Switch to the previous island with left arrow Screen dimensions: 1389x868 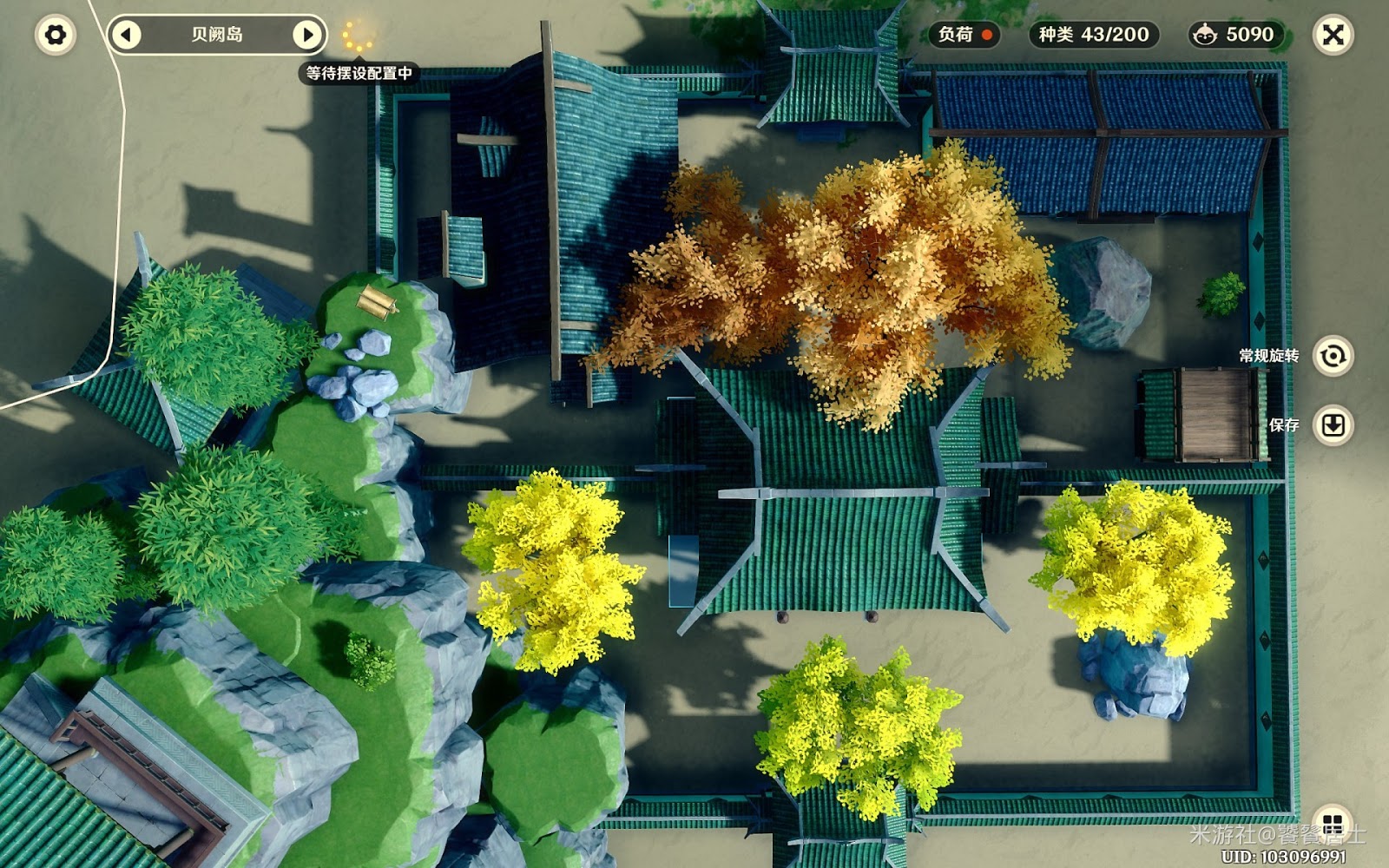point(127,35)
